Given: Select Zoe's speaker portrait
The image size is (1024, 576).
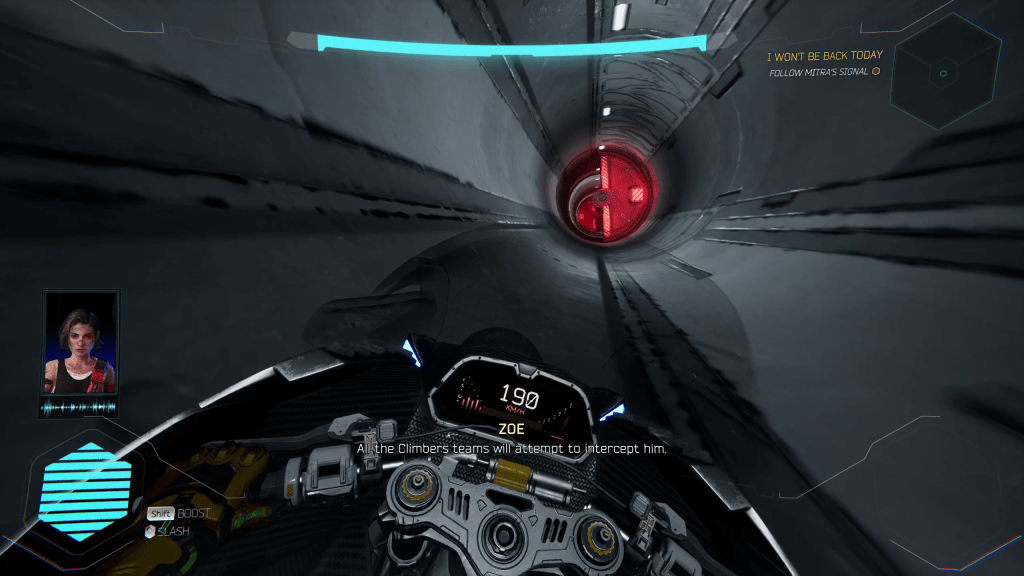Looking at the screenshot, I should click(80, 342).
